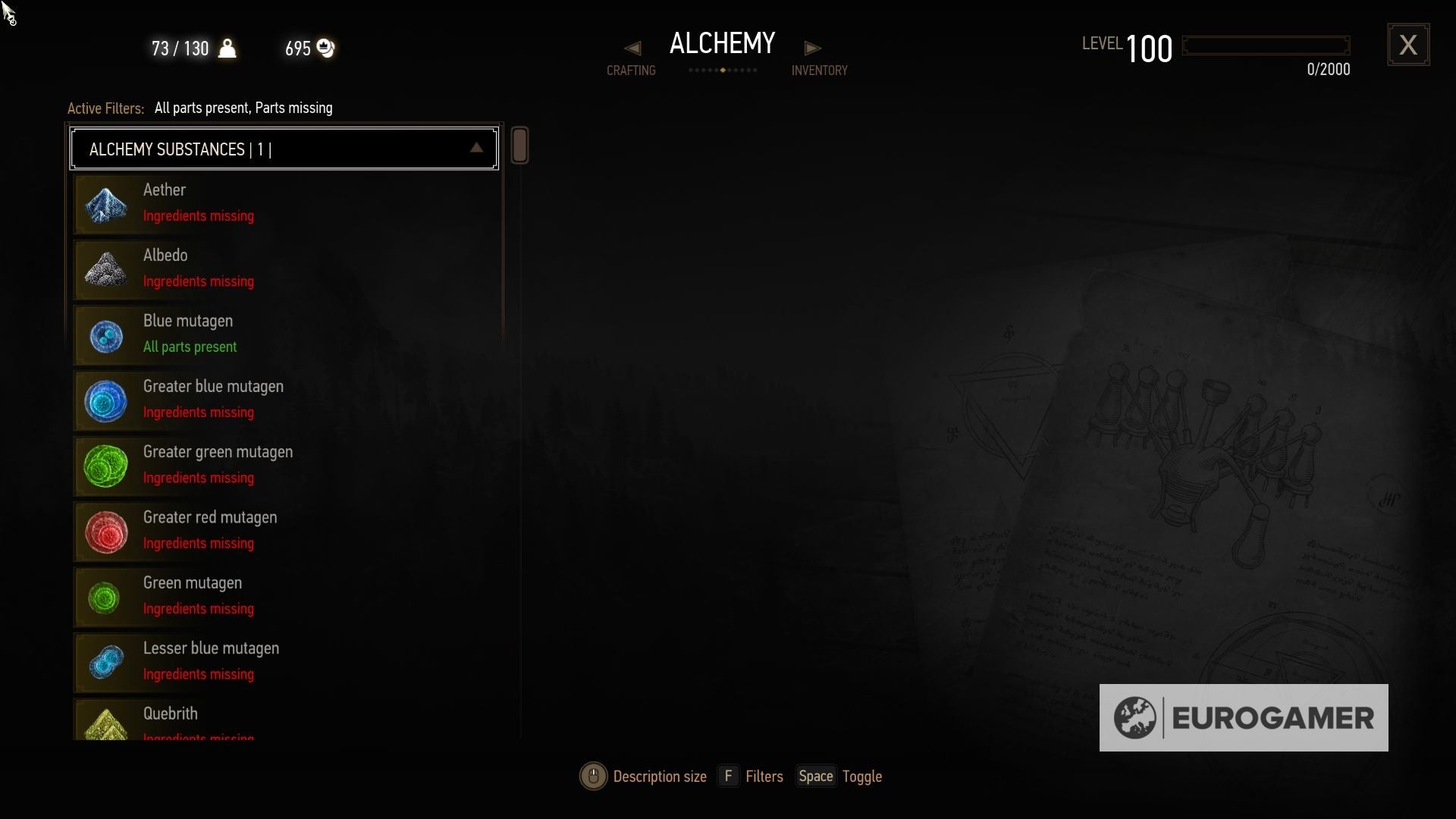1456x819 pixels.
Task: Click the Albedo powder icon
Action: (106, 268)
